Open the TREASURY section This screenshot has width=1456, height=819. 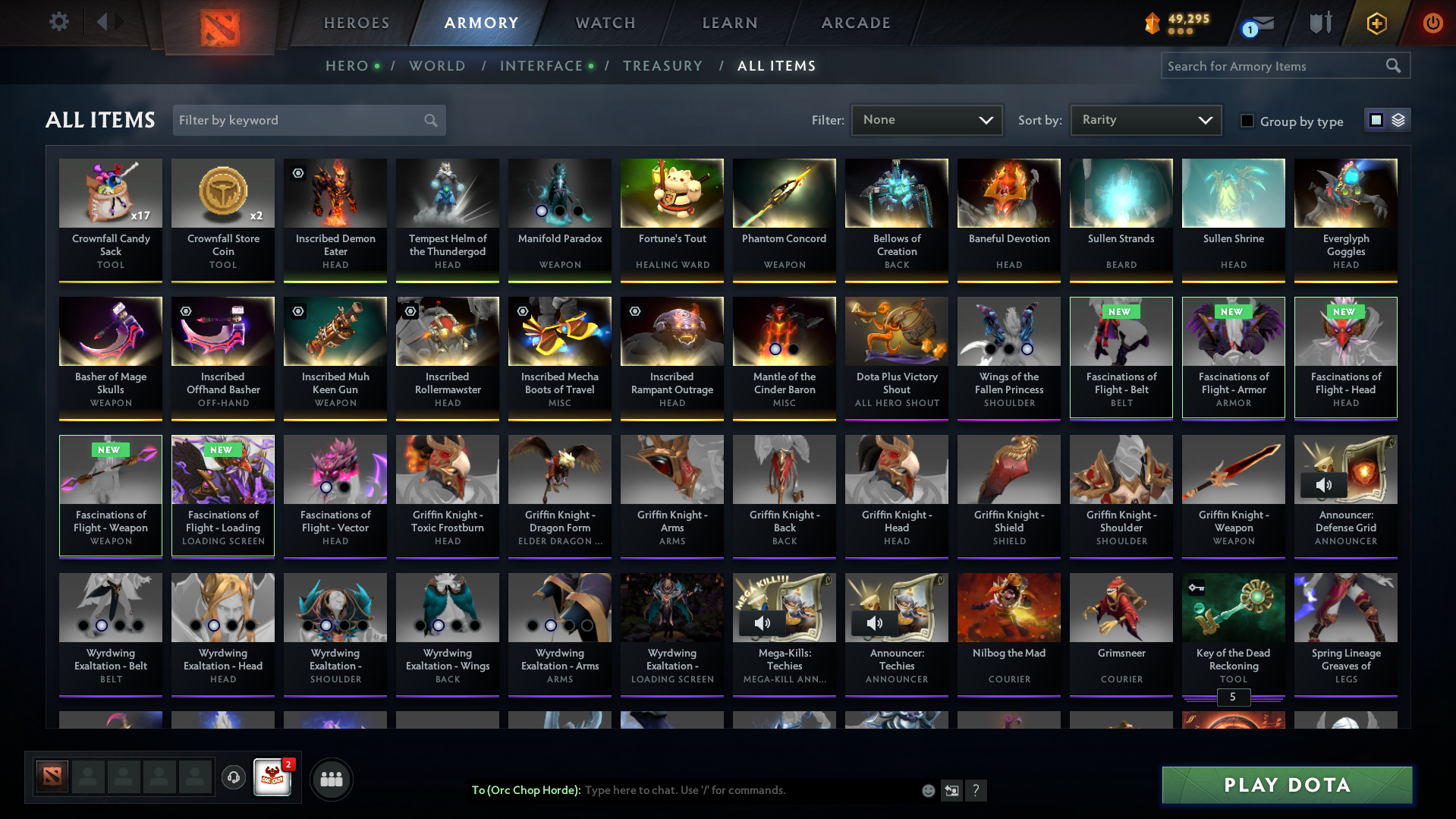coord(662,66)
